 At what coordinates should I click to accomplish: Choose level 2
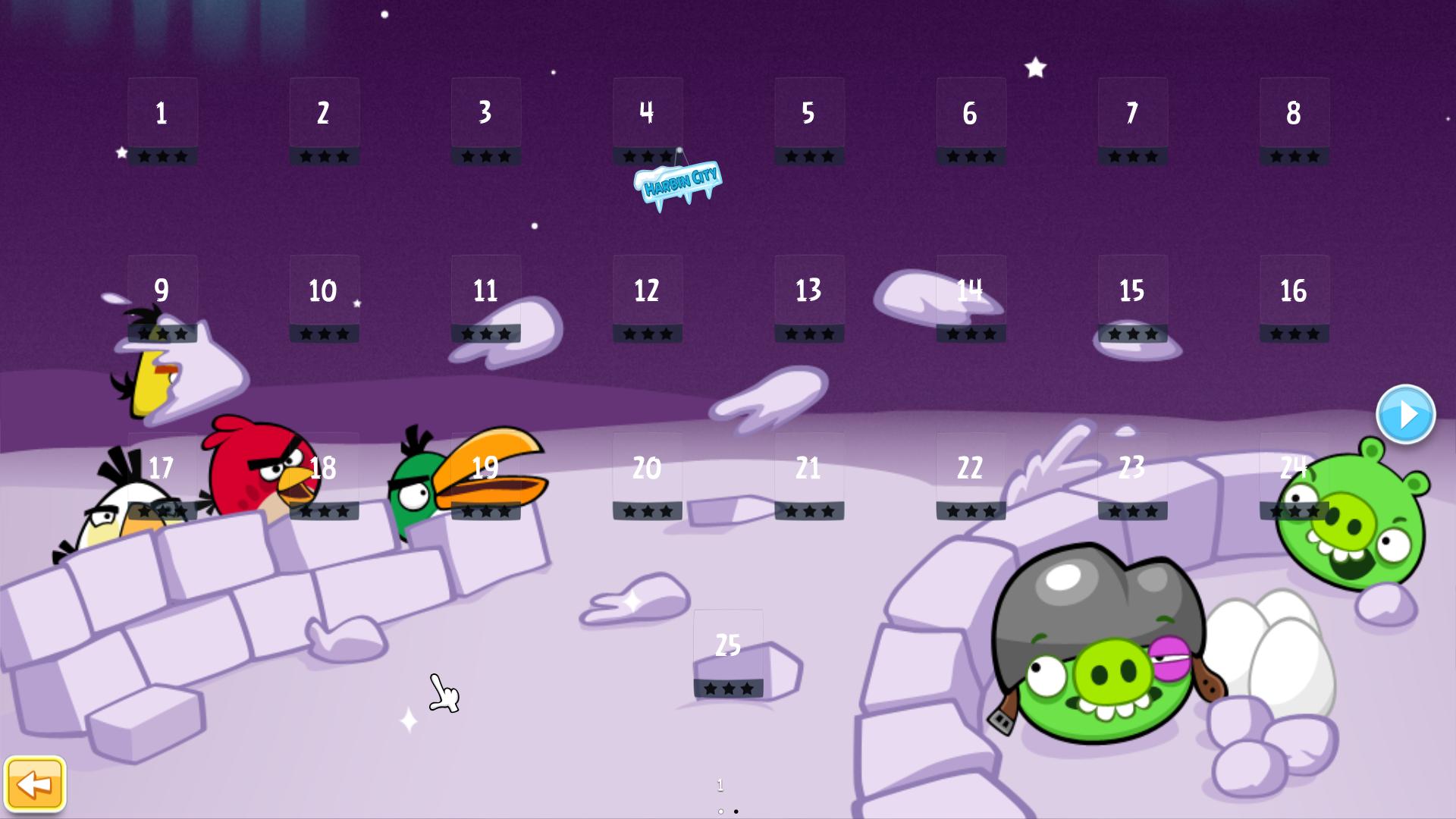coord(324,120)
